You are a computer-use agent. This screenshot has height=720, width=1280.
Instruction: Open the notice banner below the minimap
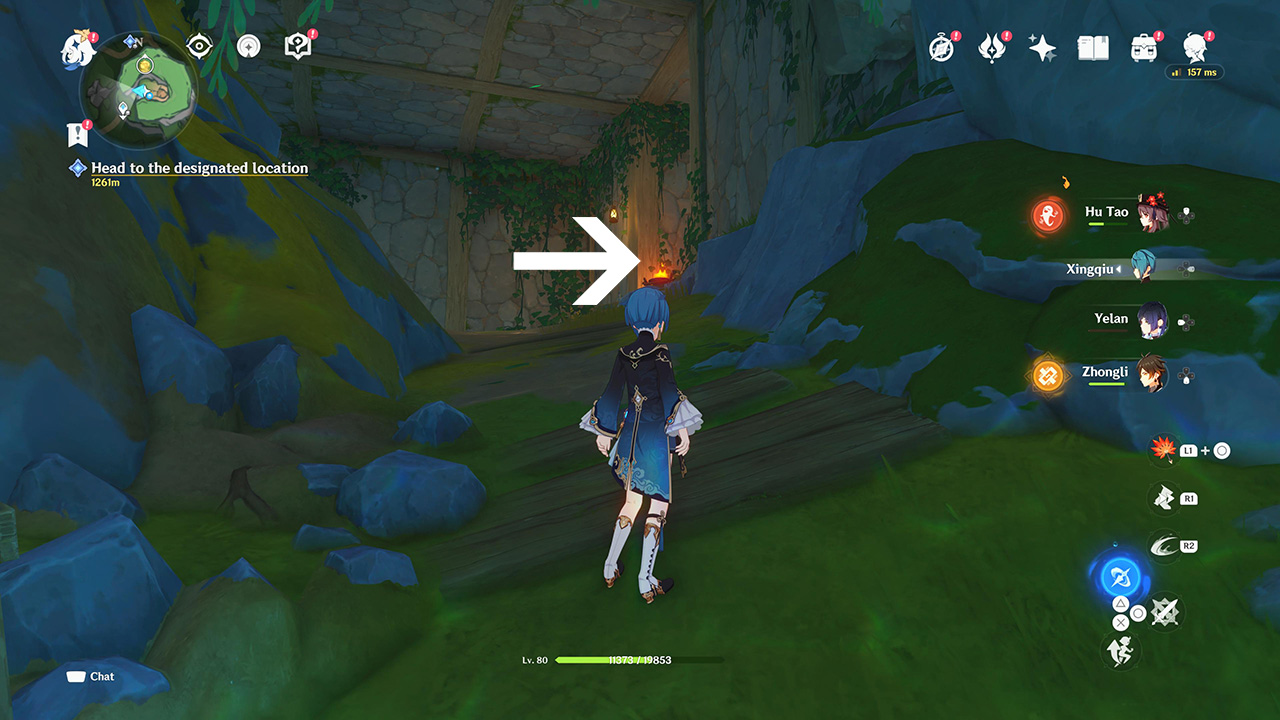point(78,131)
